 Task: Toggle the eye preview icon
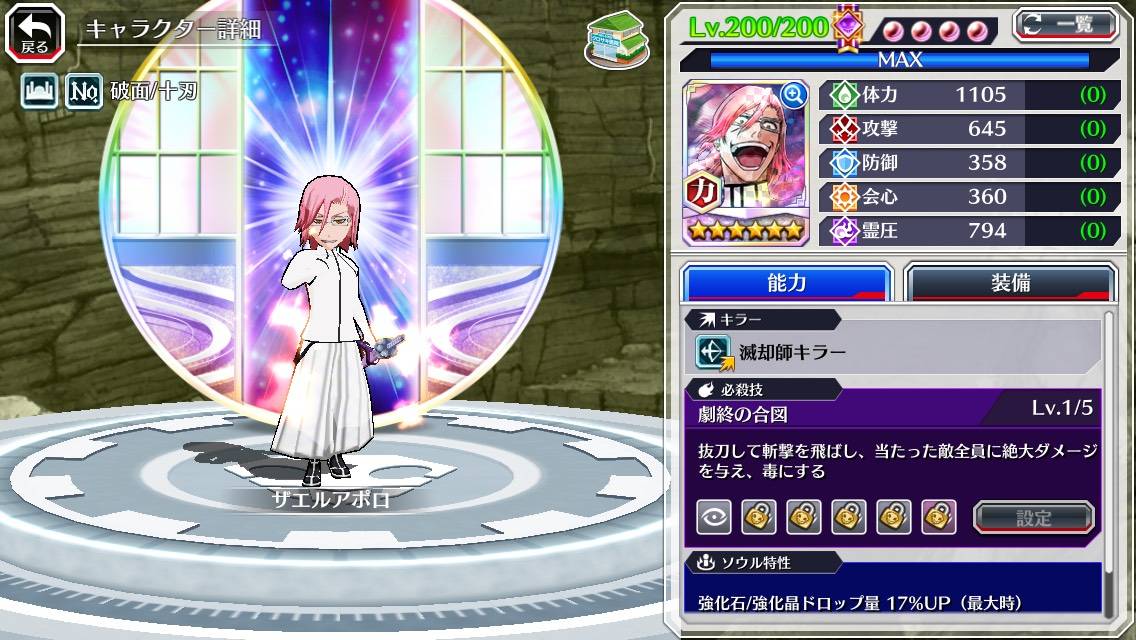(713, 517)
